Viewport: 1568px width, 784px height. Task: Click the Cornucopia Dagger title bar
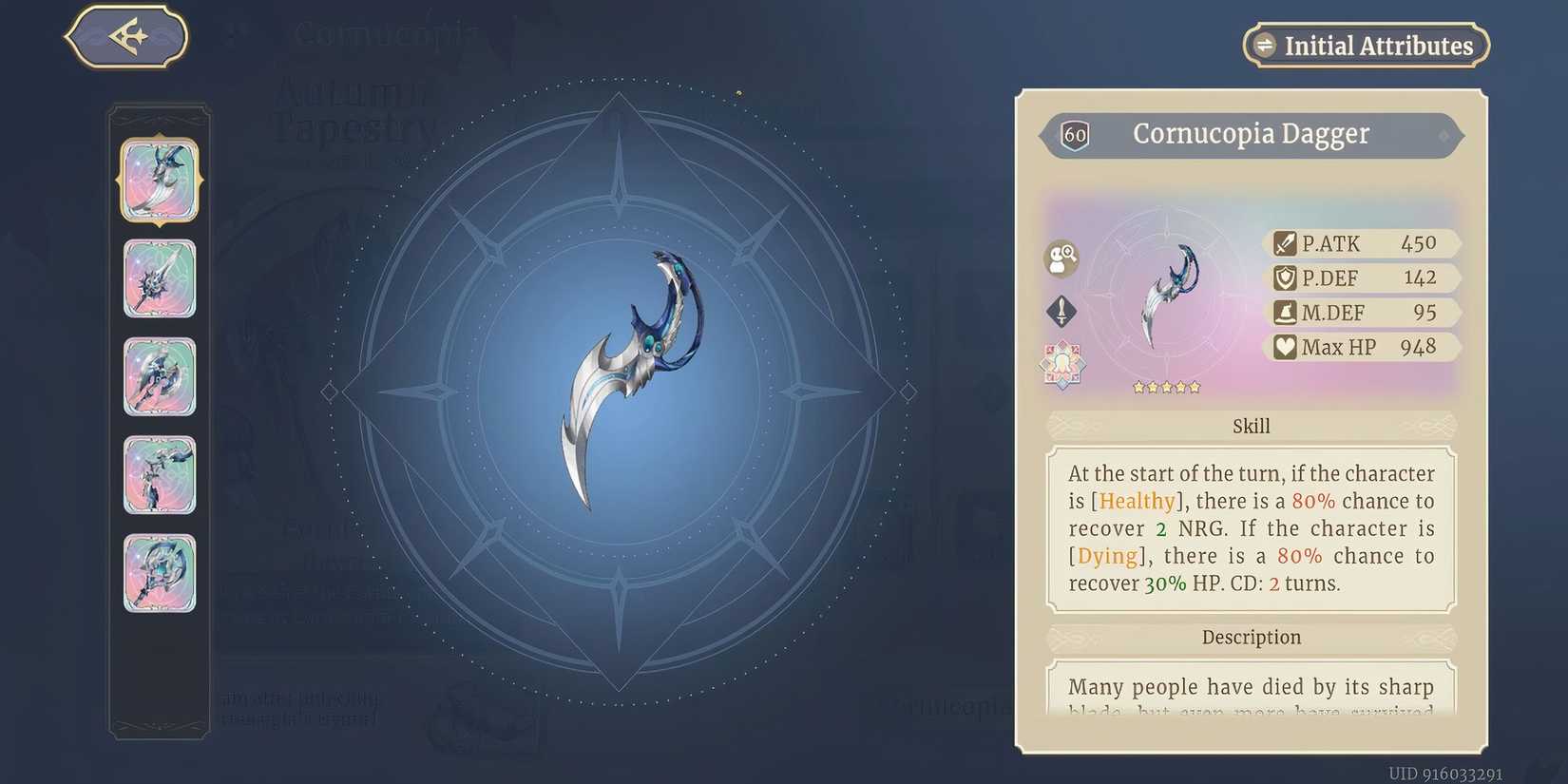tap(1251, 134)
